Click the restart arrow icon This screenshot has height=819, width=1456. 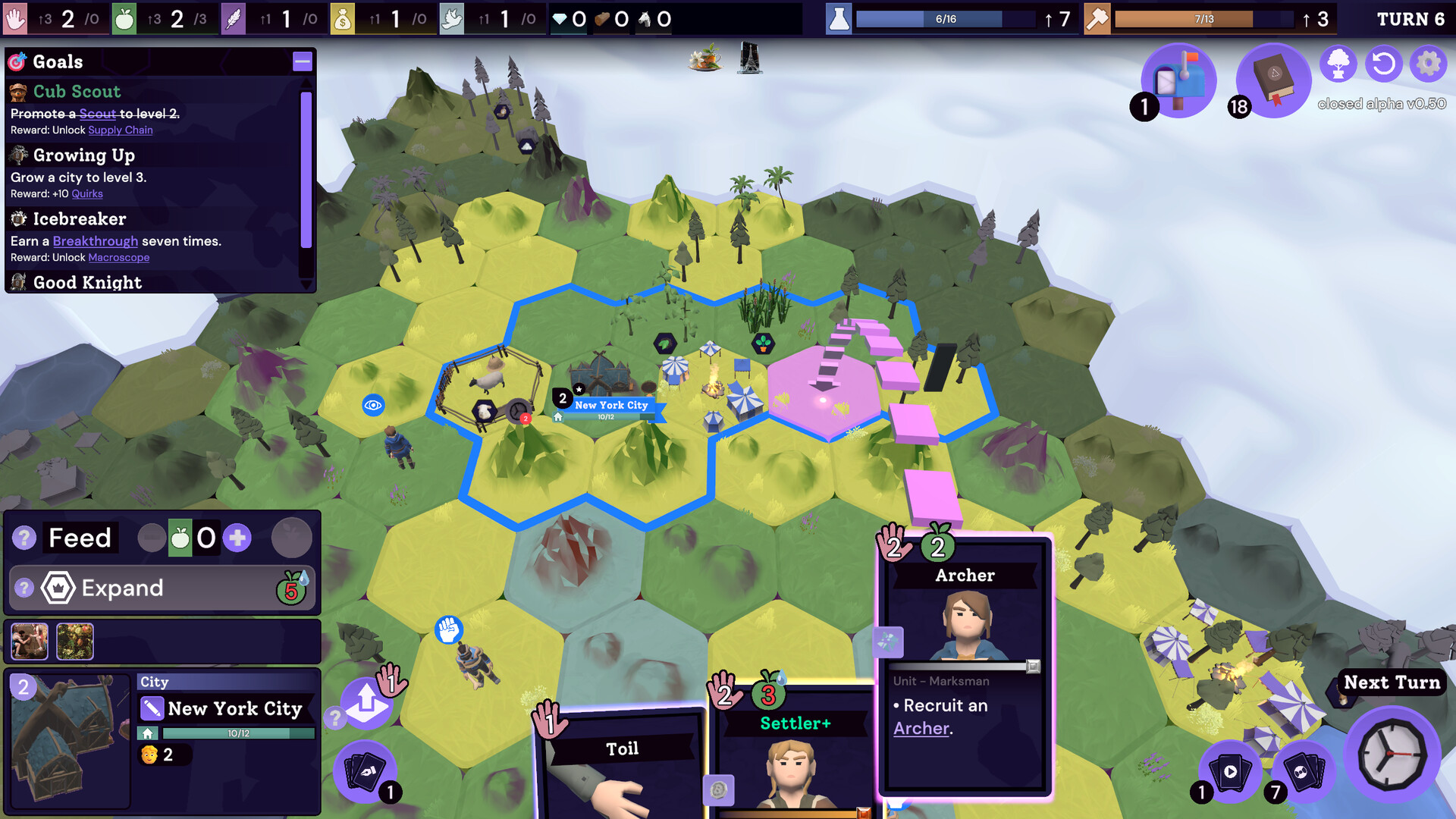(1383, 65)
